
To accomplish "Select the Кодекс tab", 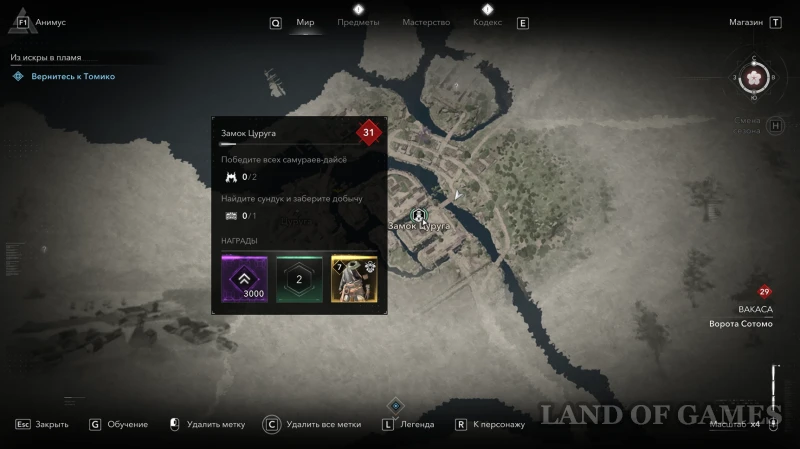I will (487, 22).
